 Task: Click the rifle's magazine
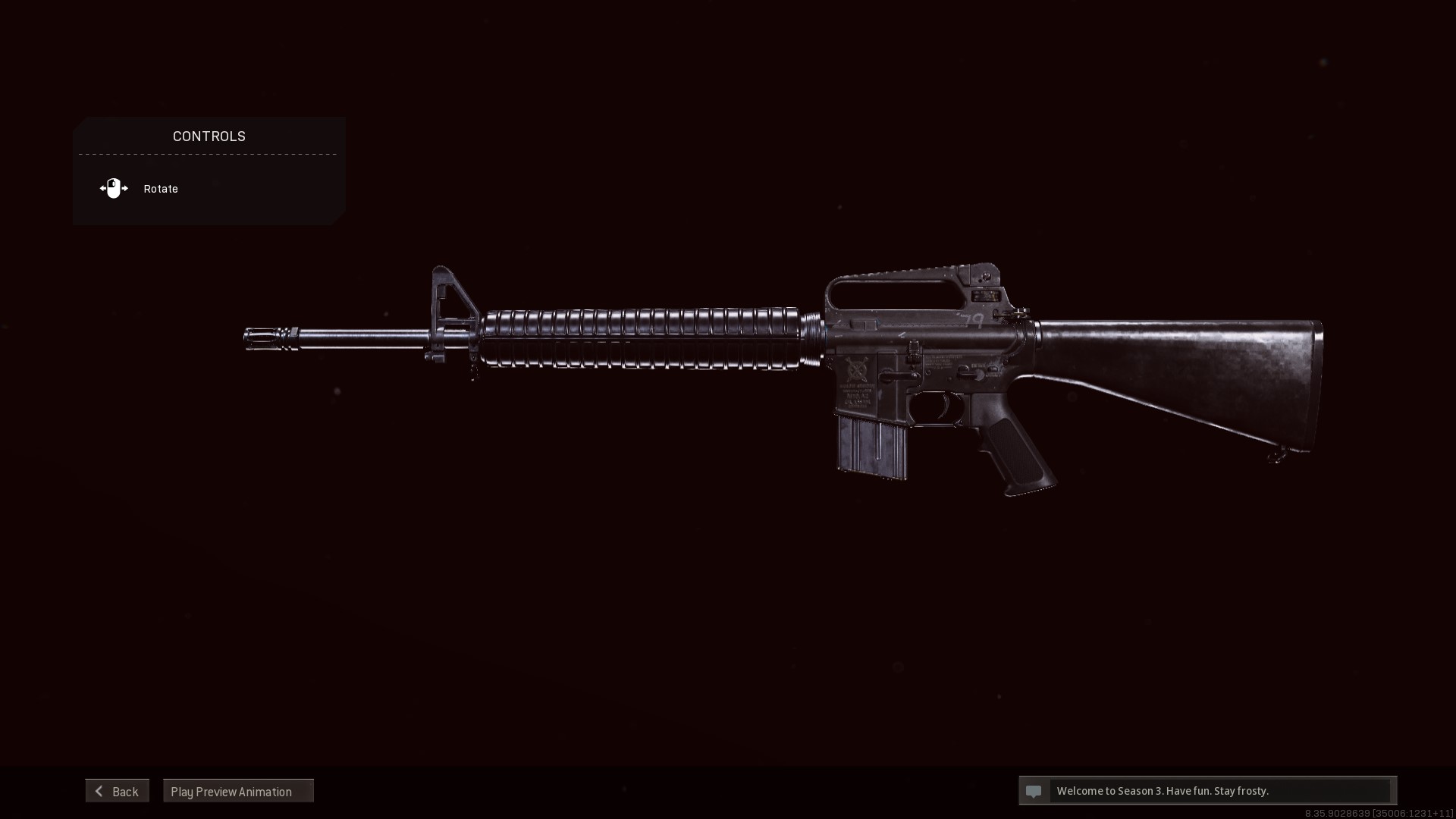[872, 447]
